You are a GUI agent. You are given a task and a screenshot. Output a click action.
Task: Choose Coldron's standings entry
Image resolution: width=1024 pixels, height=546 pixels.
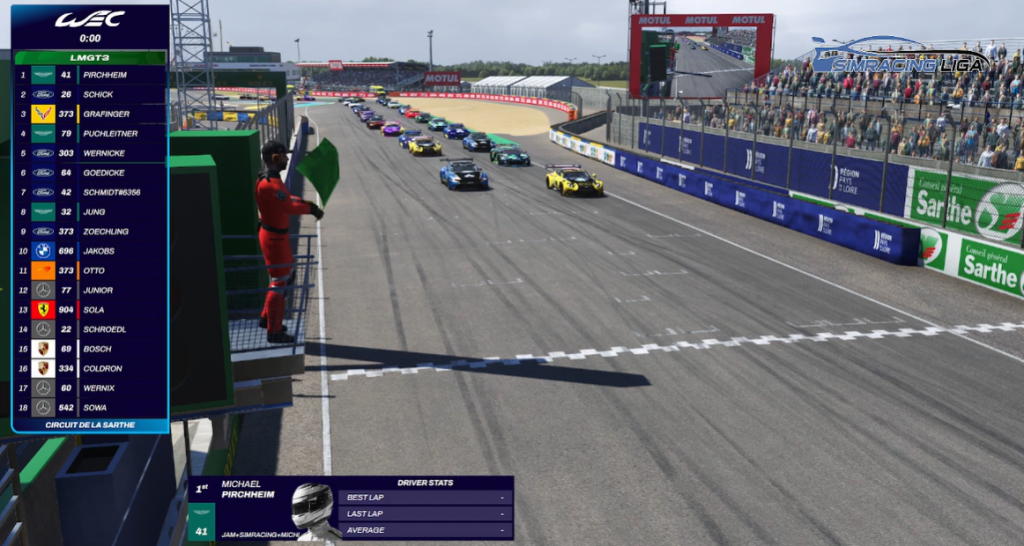(90, 368)
